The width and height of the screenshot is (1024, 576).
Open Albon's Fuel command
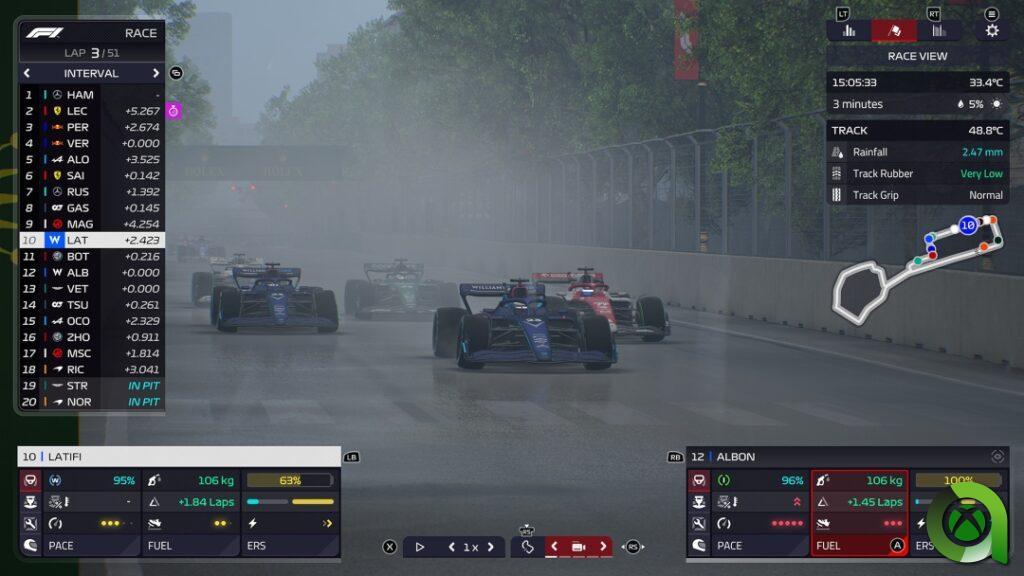coord(858,546)
